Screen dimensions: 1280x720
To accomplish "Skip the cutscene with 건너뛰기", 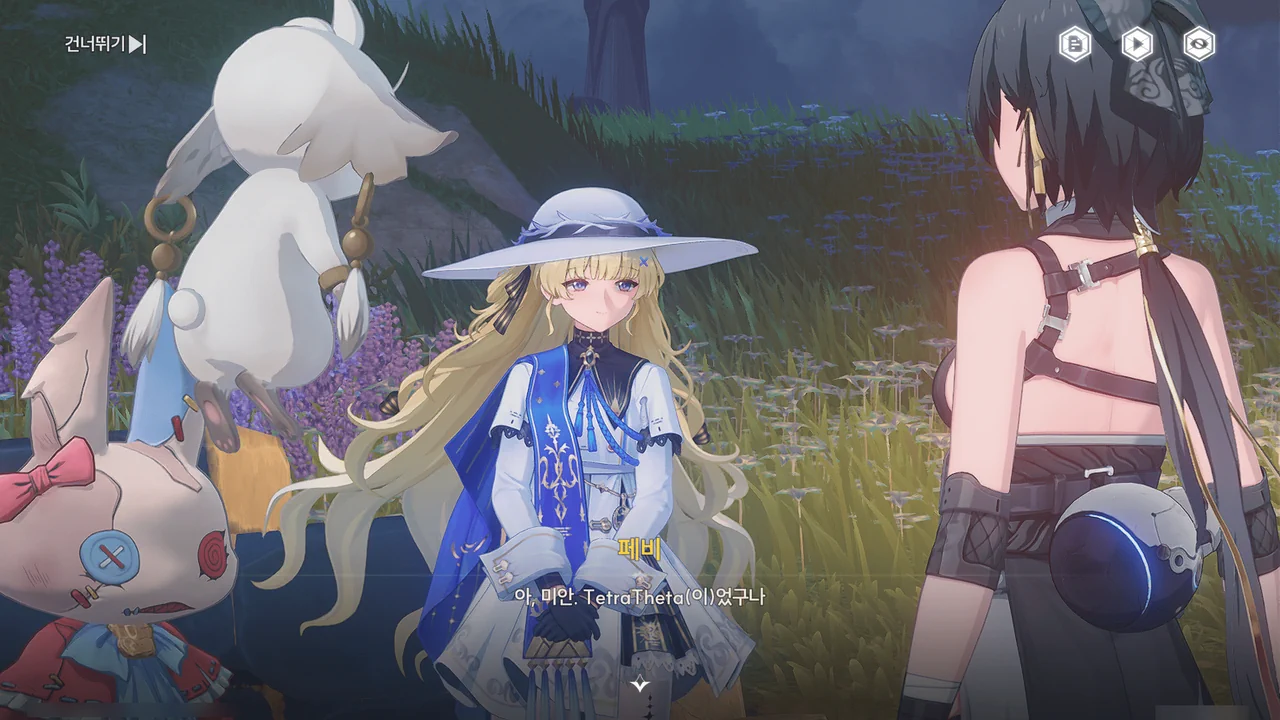I will click(x=106, y=44).
